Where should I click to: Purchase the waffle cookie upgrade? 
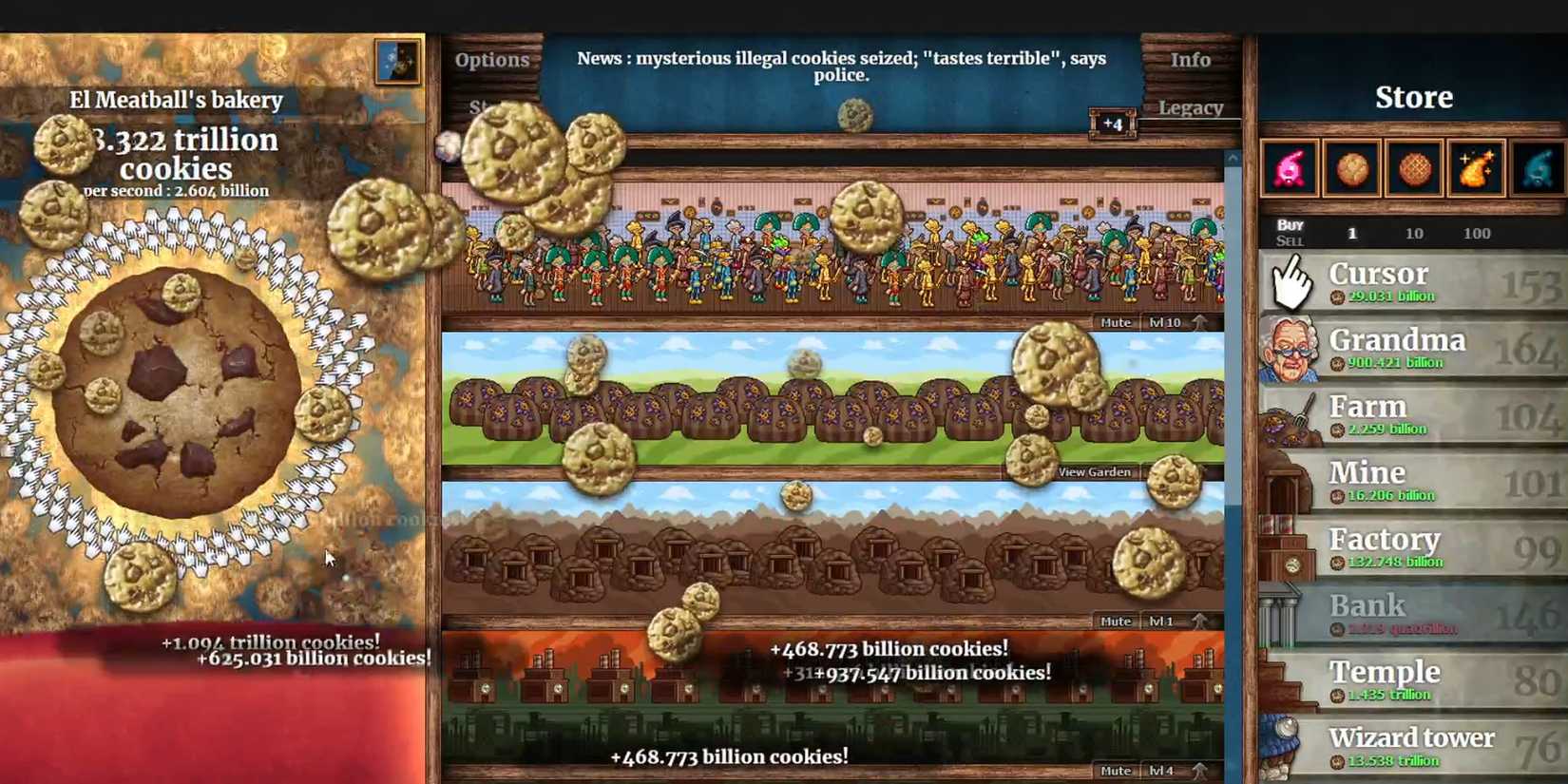(1413, 168)
